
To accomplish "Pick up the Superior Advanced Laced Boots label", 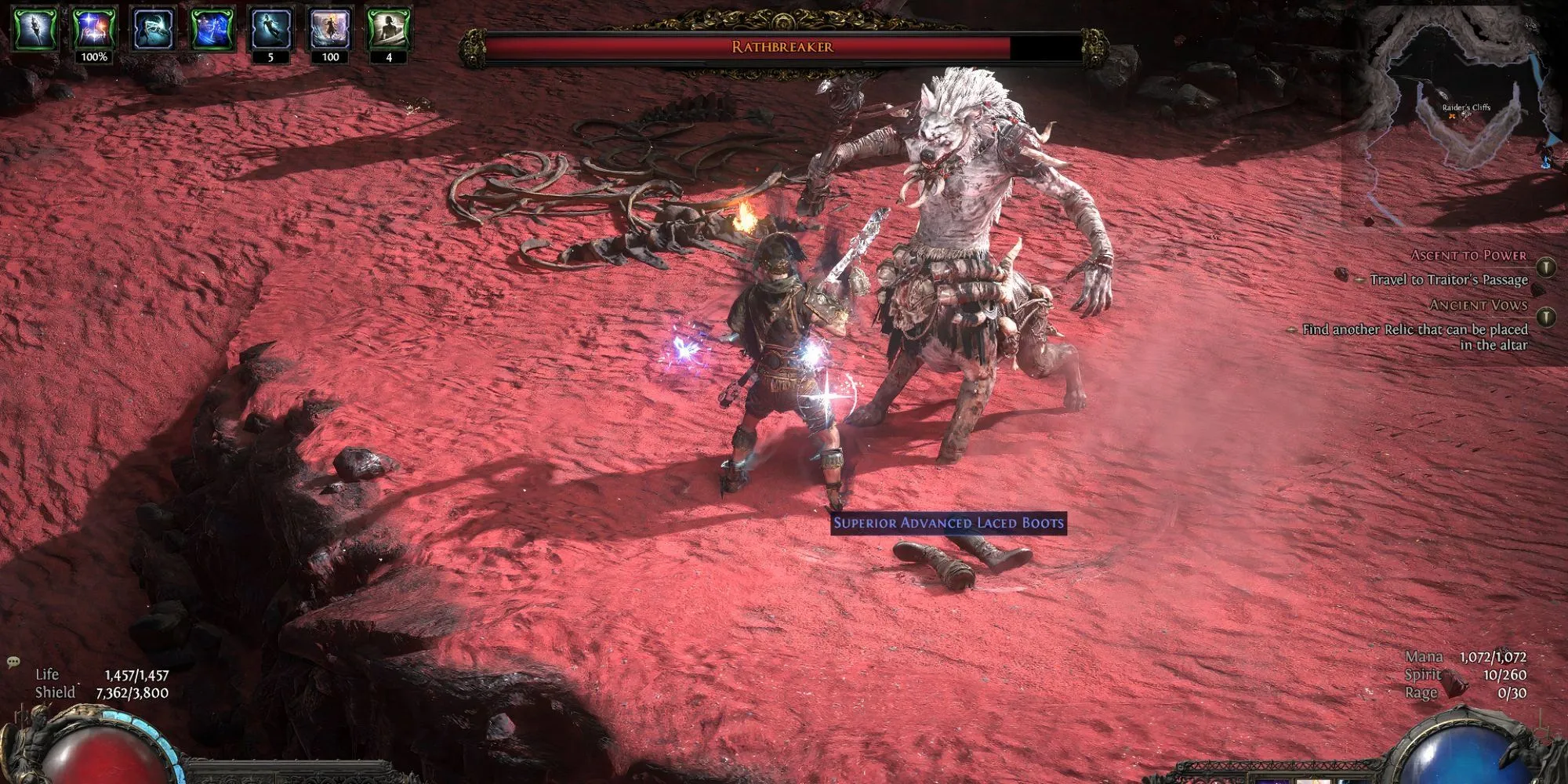I will [x=948, y=523].
